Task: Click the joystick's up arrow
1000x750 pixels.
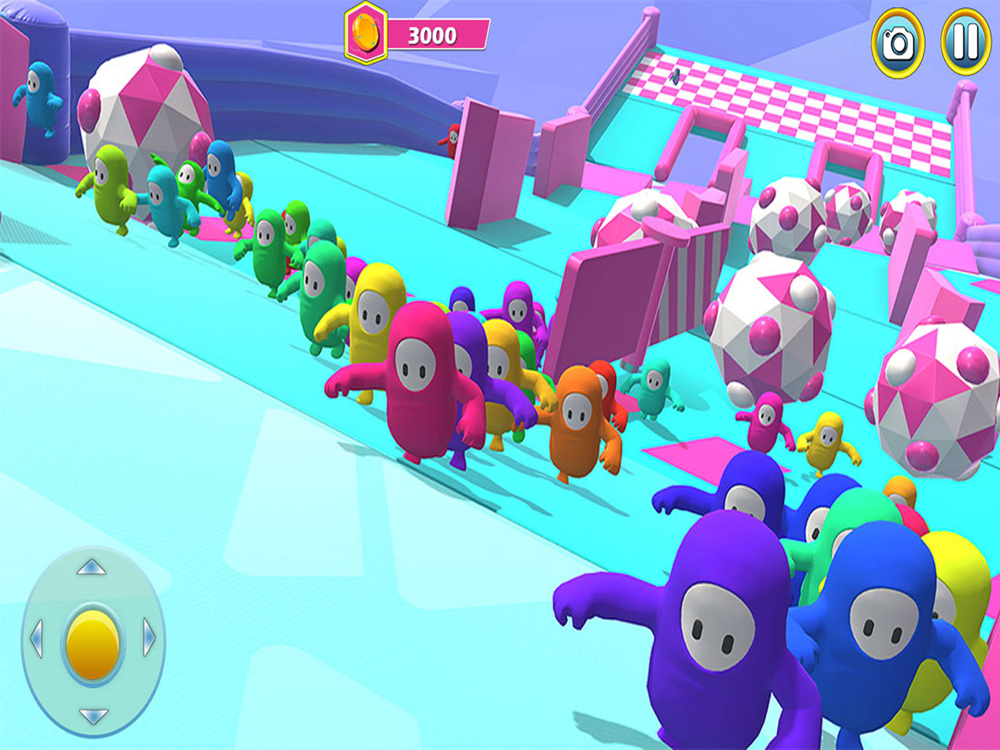Action: [92, 568]
